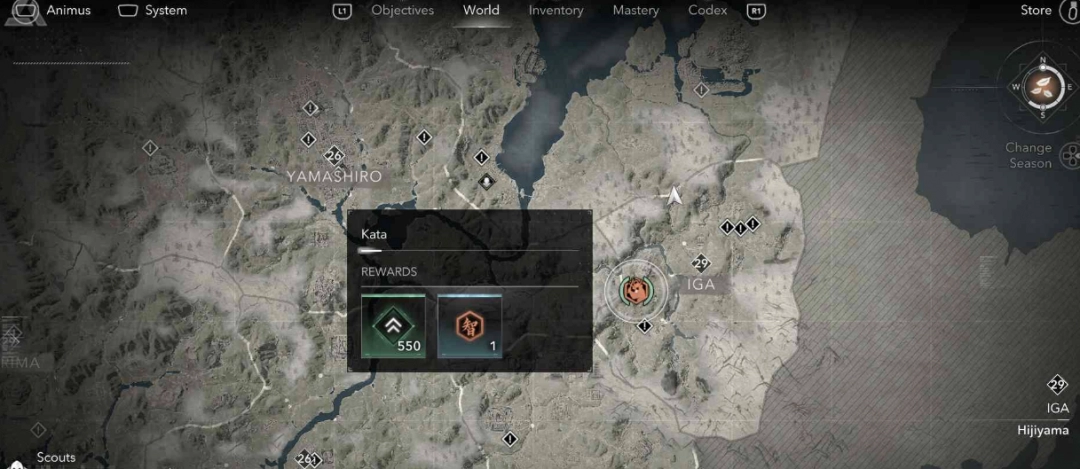Image resolution: width=1080 pixels, height=469 pixels.
Task: Open the Codex tab
Action: tap(707, 11)
